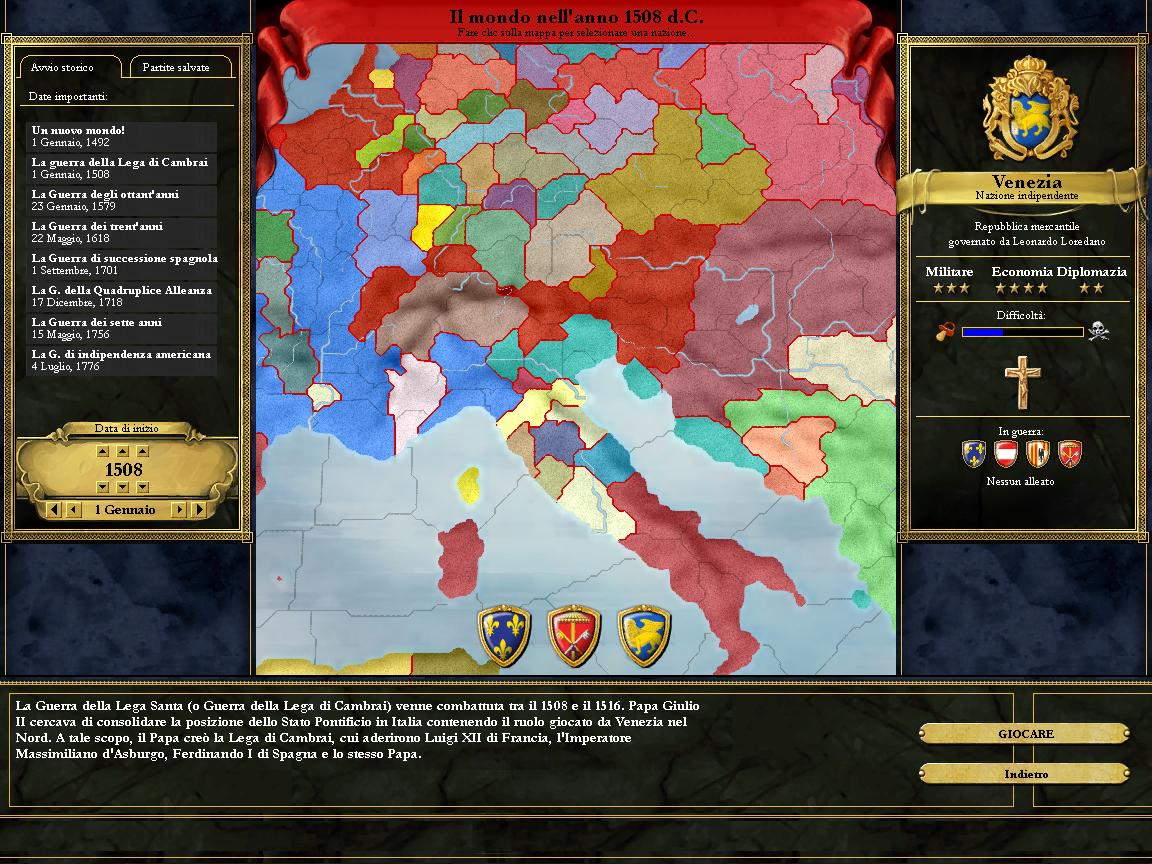The height and width of the screenshot is (864, 1152).
Task: Select the Venice winged lion shield below map
Action: pyautogui.click(x=644, y=635)
